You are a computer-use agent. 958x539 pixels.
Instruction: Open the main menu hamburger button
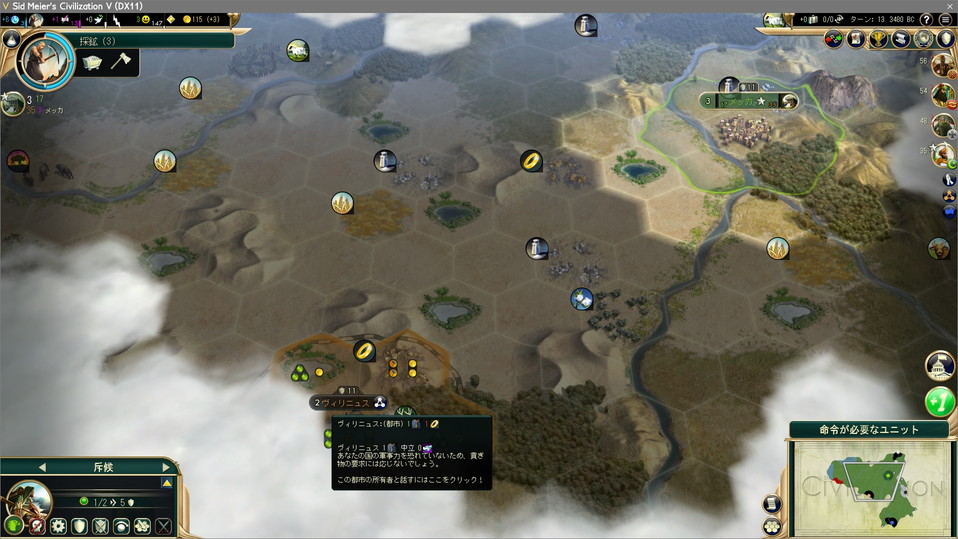click(945, 20)
